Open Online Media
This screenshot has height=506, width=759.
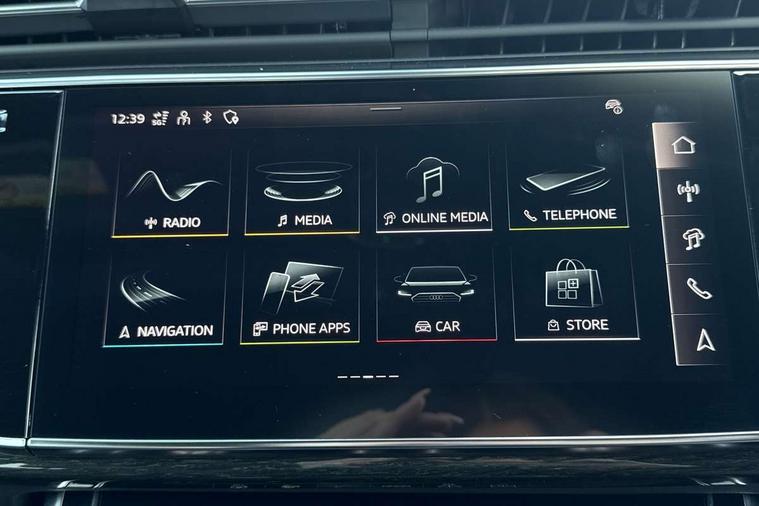click(x=434, y=190)
